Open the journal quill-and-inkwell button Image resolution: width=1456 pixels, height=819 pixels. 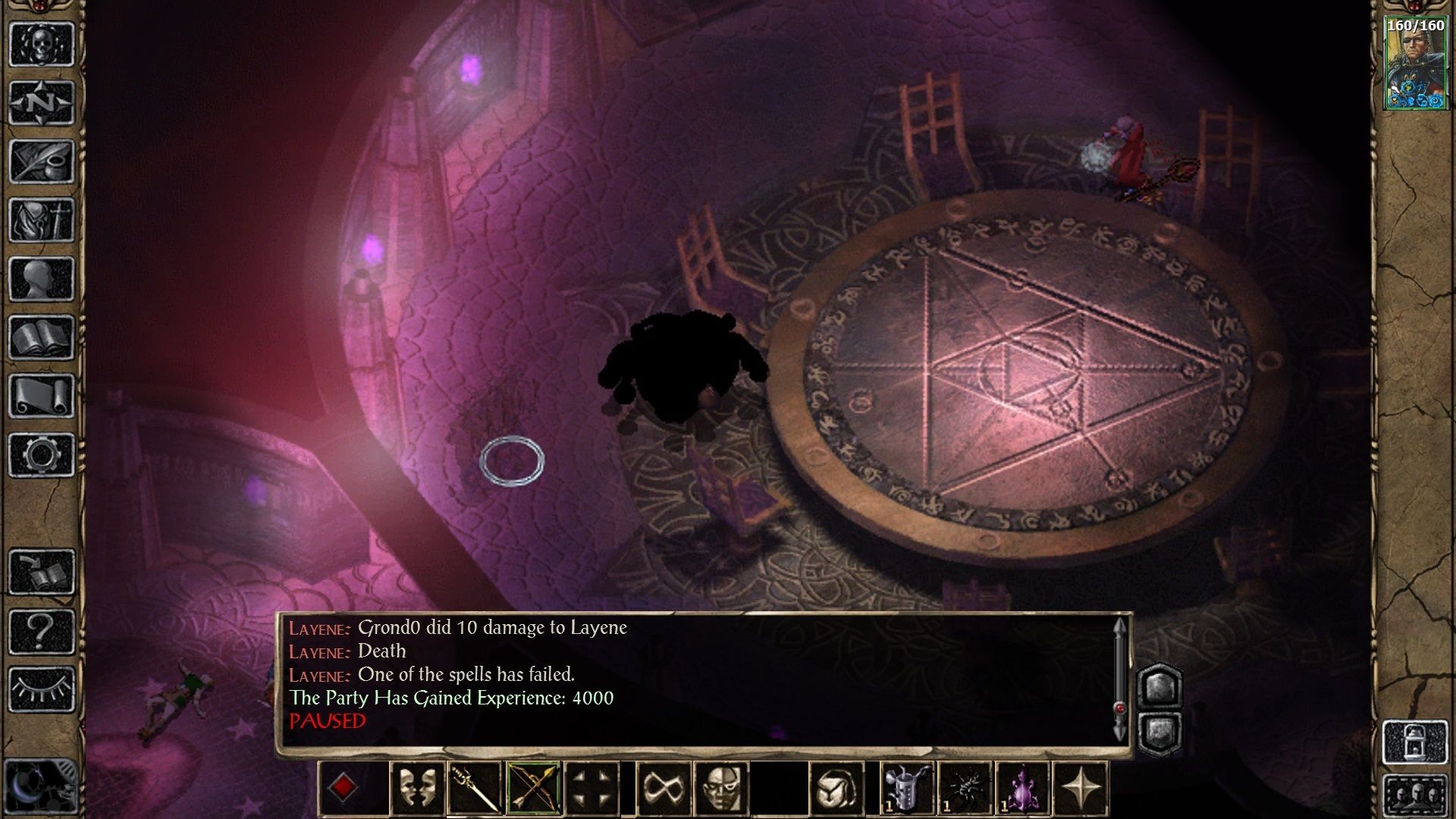coord(42,161)
